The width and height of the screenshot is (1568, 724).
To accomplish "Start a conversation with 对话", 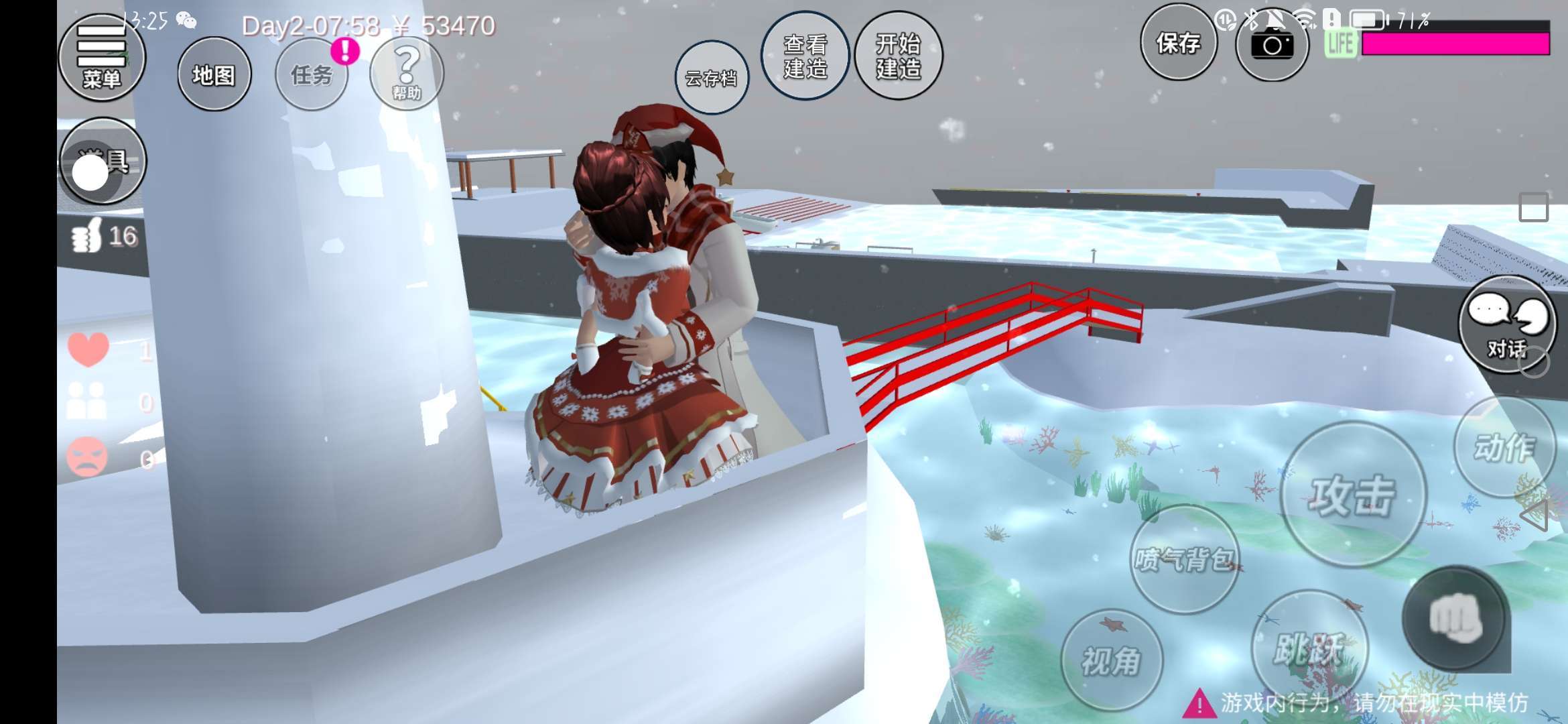I will coord(1508,324).
